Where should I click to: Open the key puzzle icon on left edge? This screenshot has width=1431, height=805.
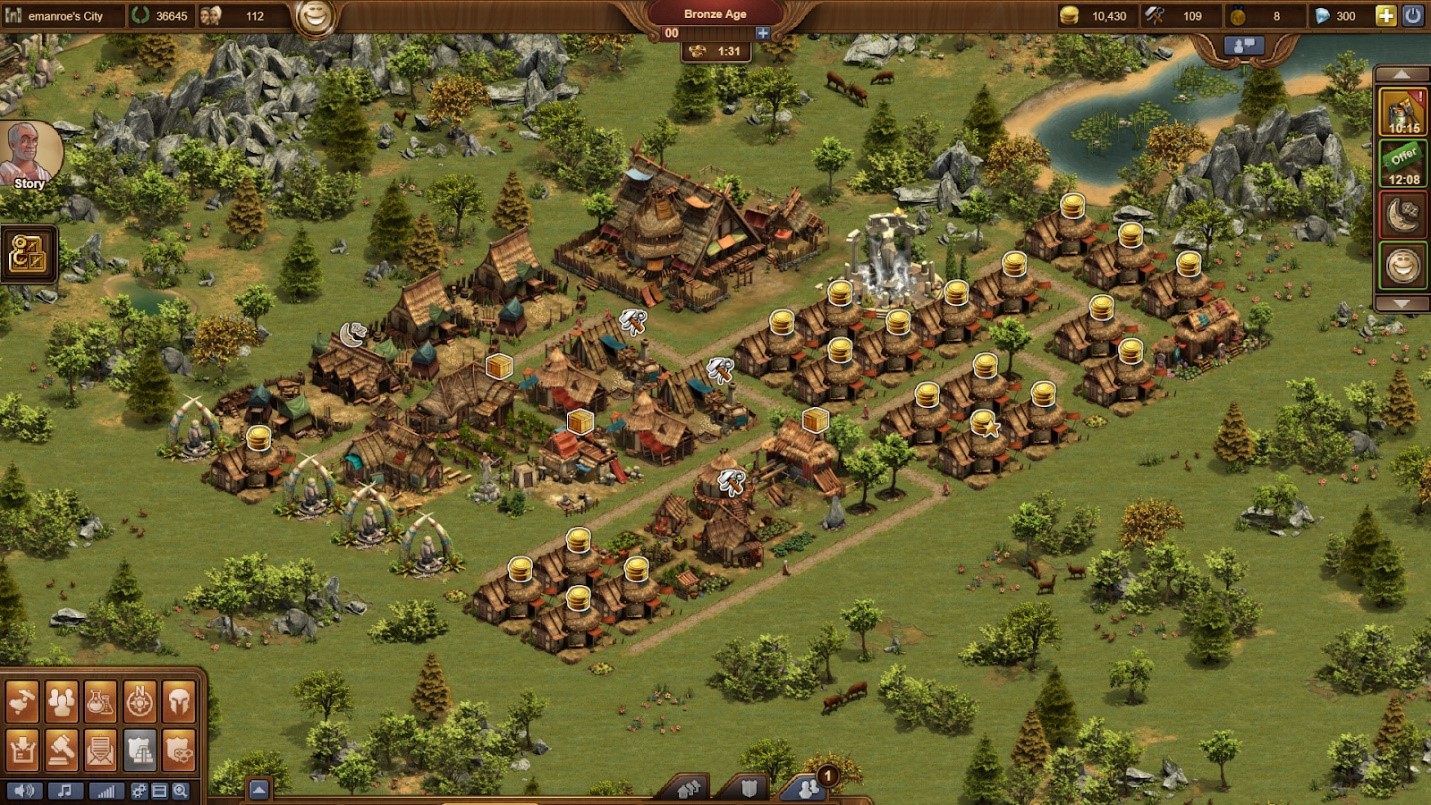tap(27, 254)
